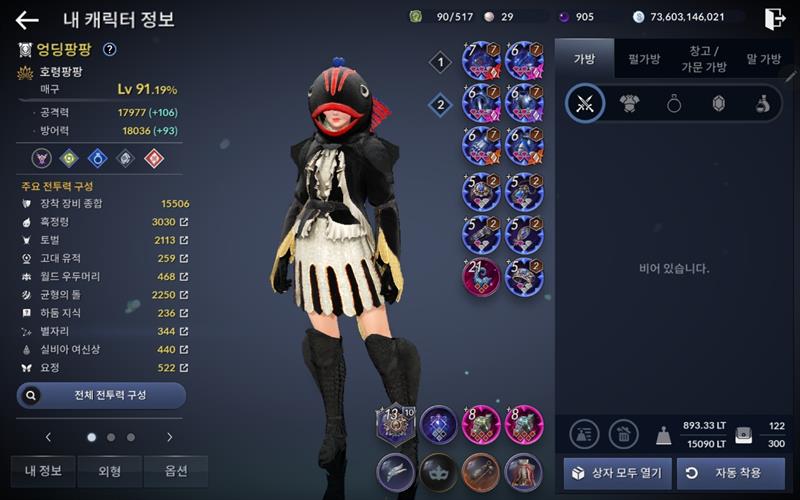Open 전체 전투력 구성 details
This screenshot has height=500, width=800.
101,395
